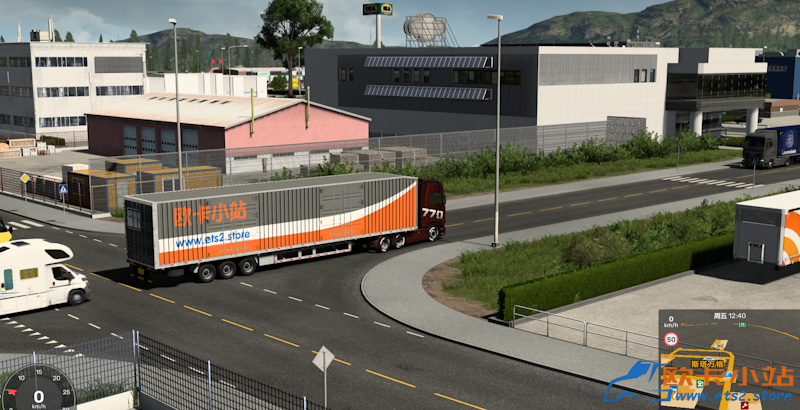Image resolution: width=800 pixels, height=410 pixels.
Task: Select the red wrench service marker
Action: coord(744,404)
